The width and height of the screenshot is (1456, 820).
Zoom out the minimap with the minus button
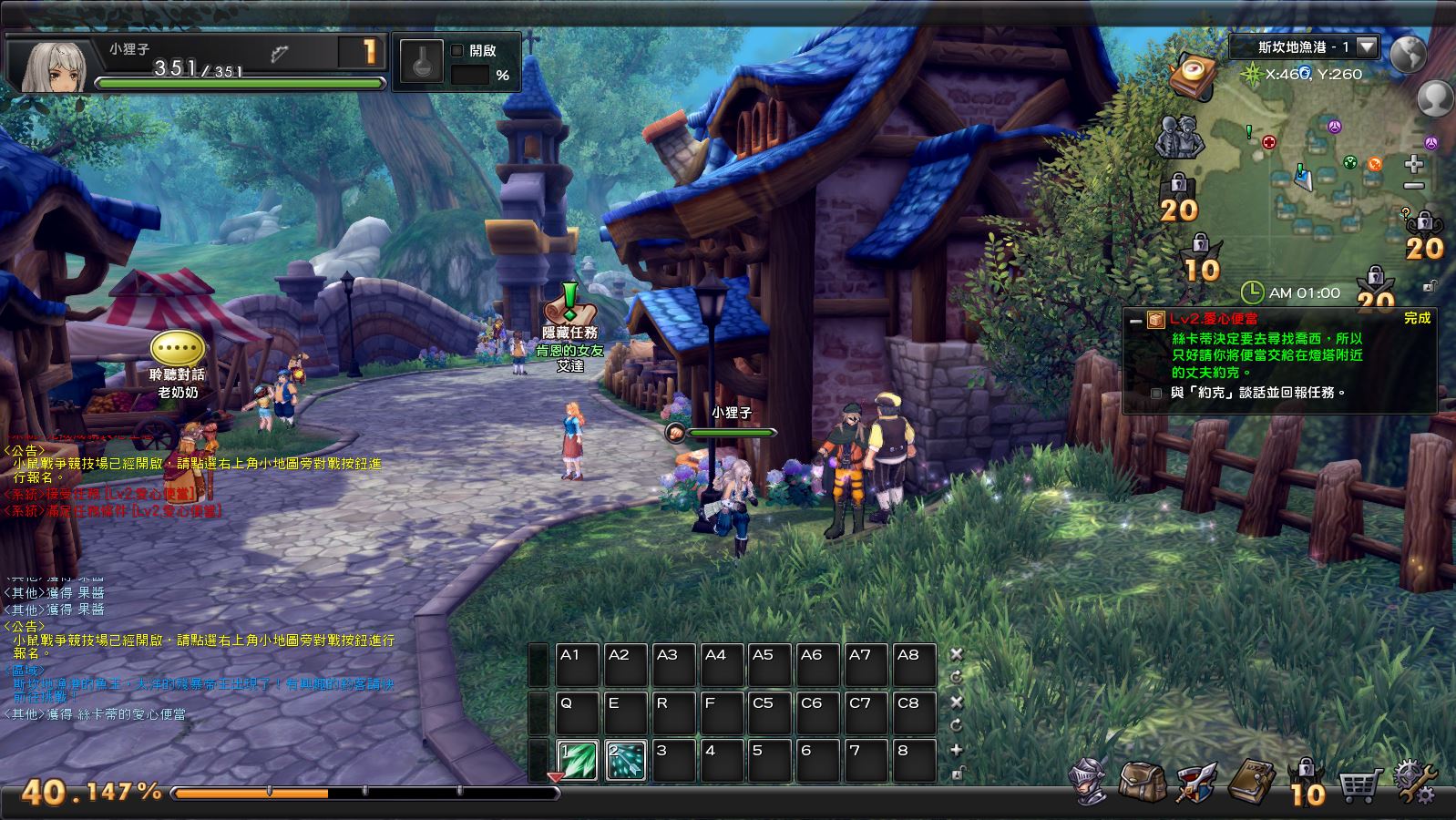1413,186
